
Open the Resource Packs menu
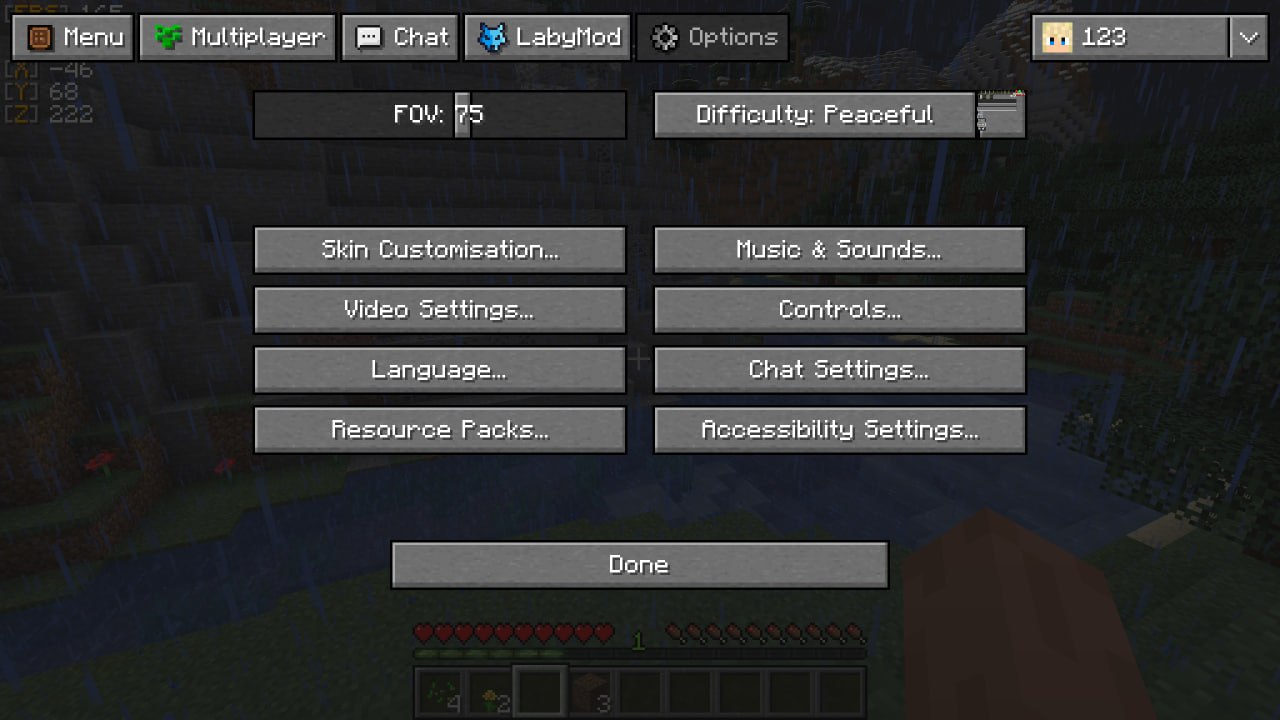pyautogui.click(x=440, y=430)
